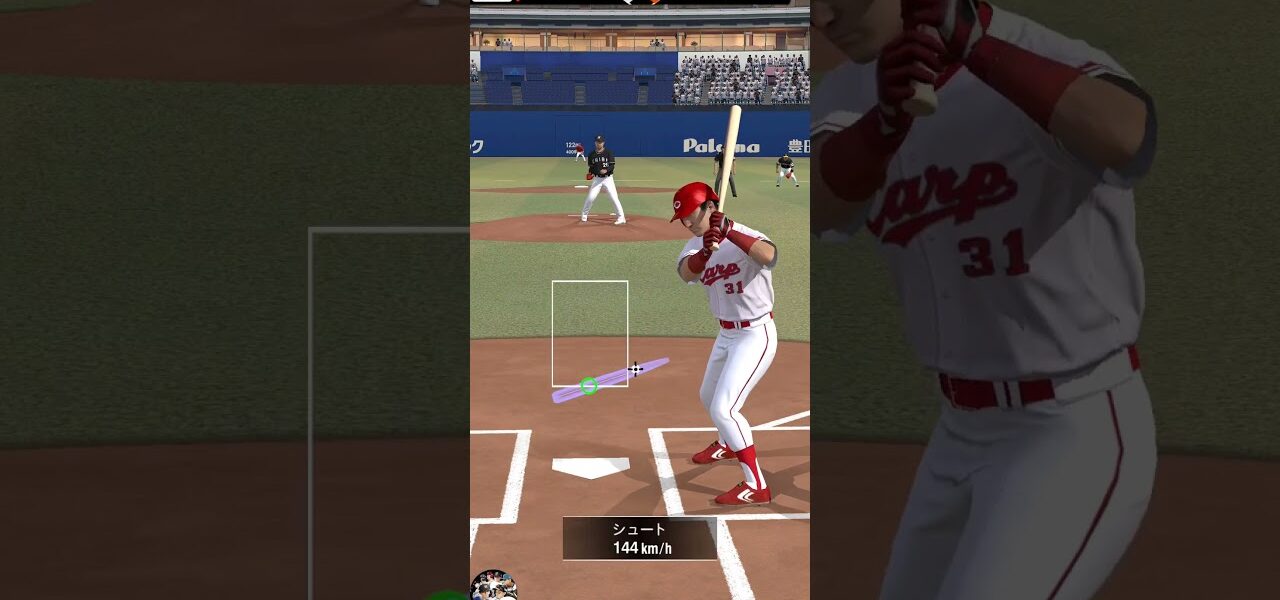Tap inside the white strike zone box
This screenshot has width=1280, height=600.
(590, 330)
